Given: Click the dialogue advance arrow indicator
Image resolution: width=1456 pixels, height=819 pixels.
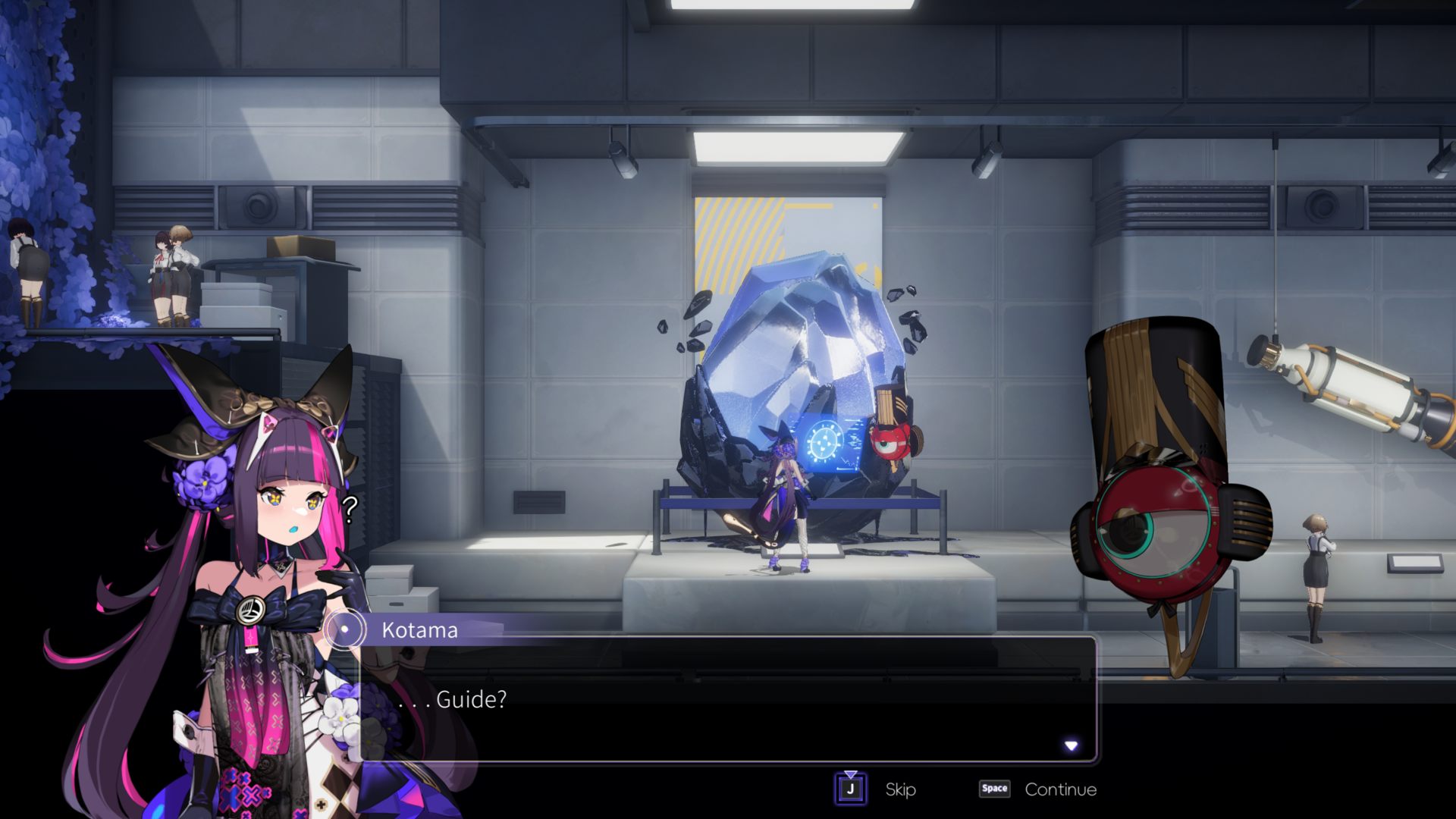Looking at the screenshot, I should [x=1071, y=746].
